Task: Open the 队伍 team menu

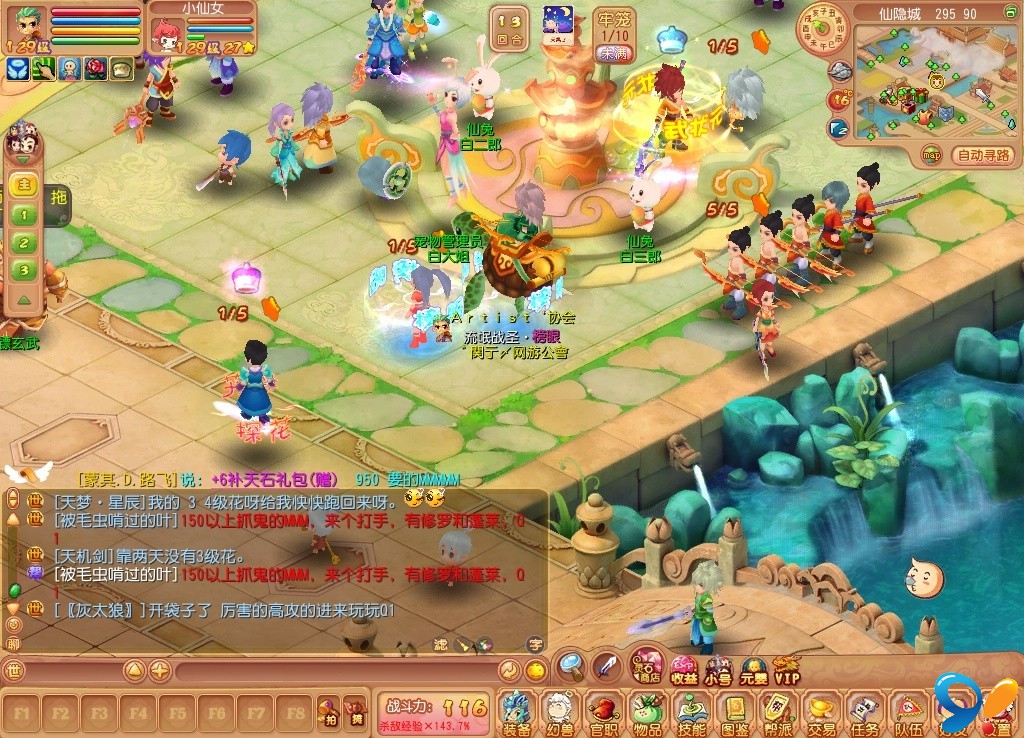Action: 909,712
